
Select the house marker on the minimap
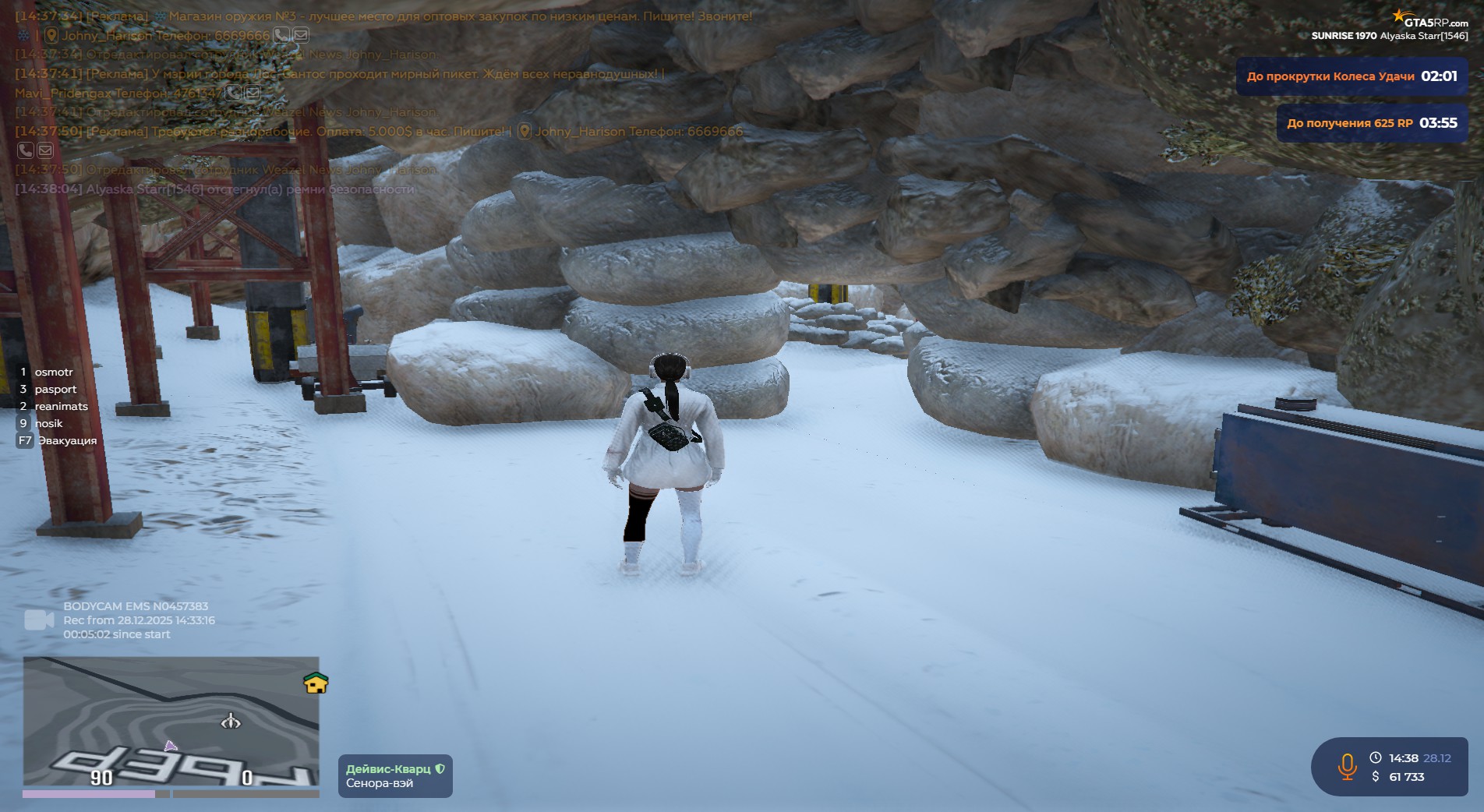point(315,683)
